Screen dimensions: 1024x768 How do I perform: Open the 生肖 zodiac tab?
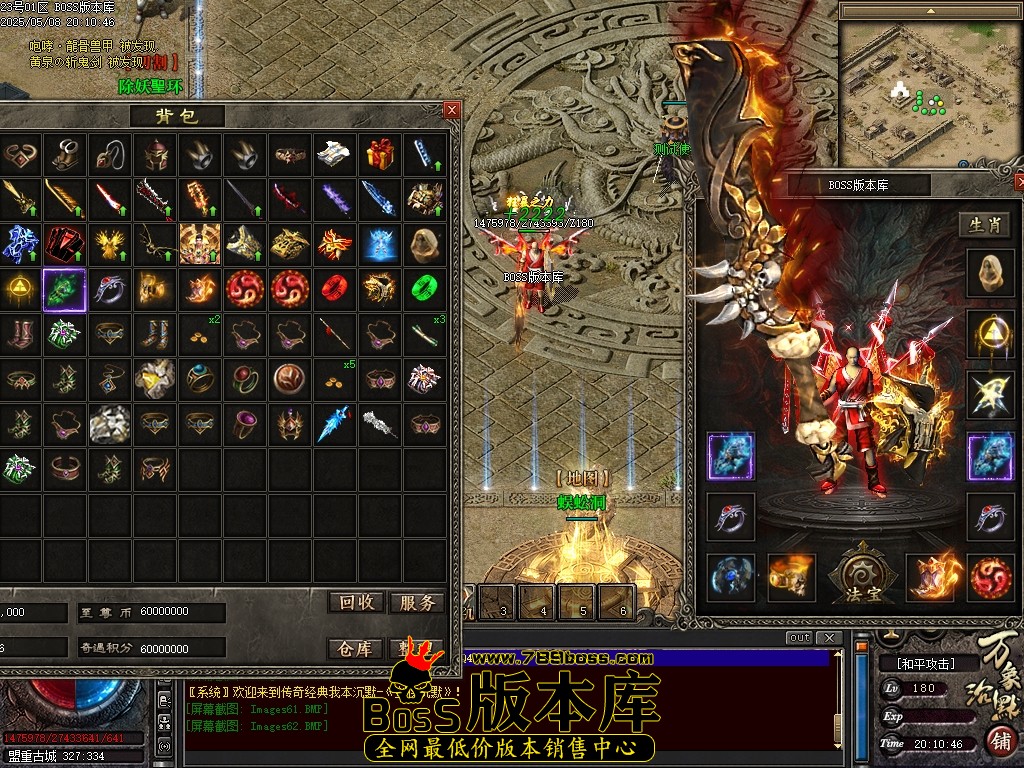pyautogui.click(x=985, y=225)
